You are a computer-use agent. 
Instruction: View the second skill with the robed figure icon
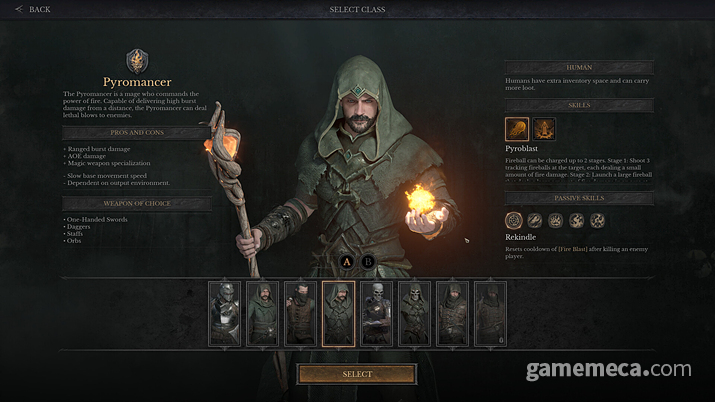point(545,129)
